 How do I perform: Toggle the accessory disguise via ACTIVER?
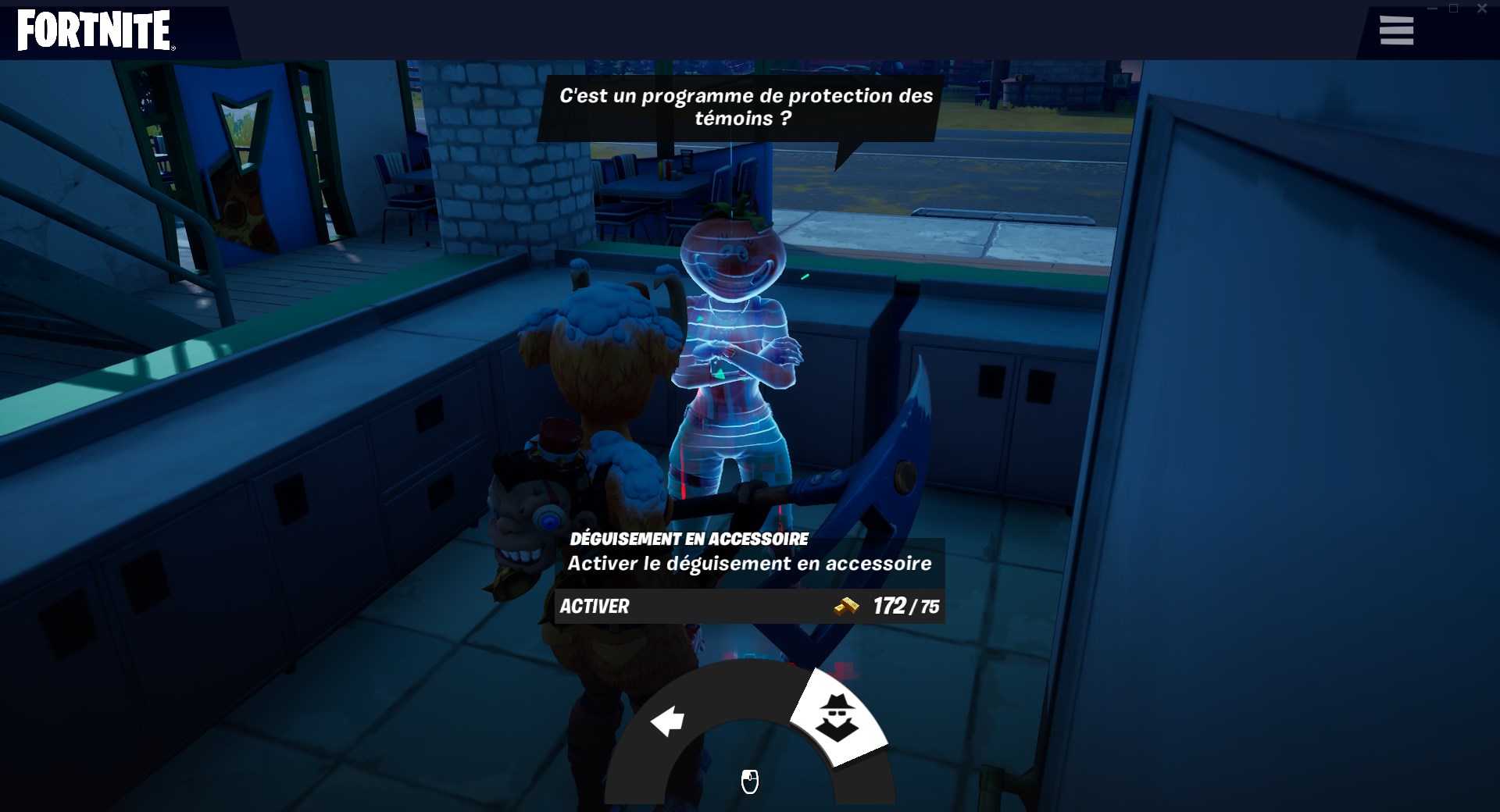point(594,607)
